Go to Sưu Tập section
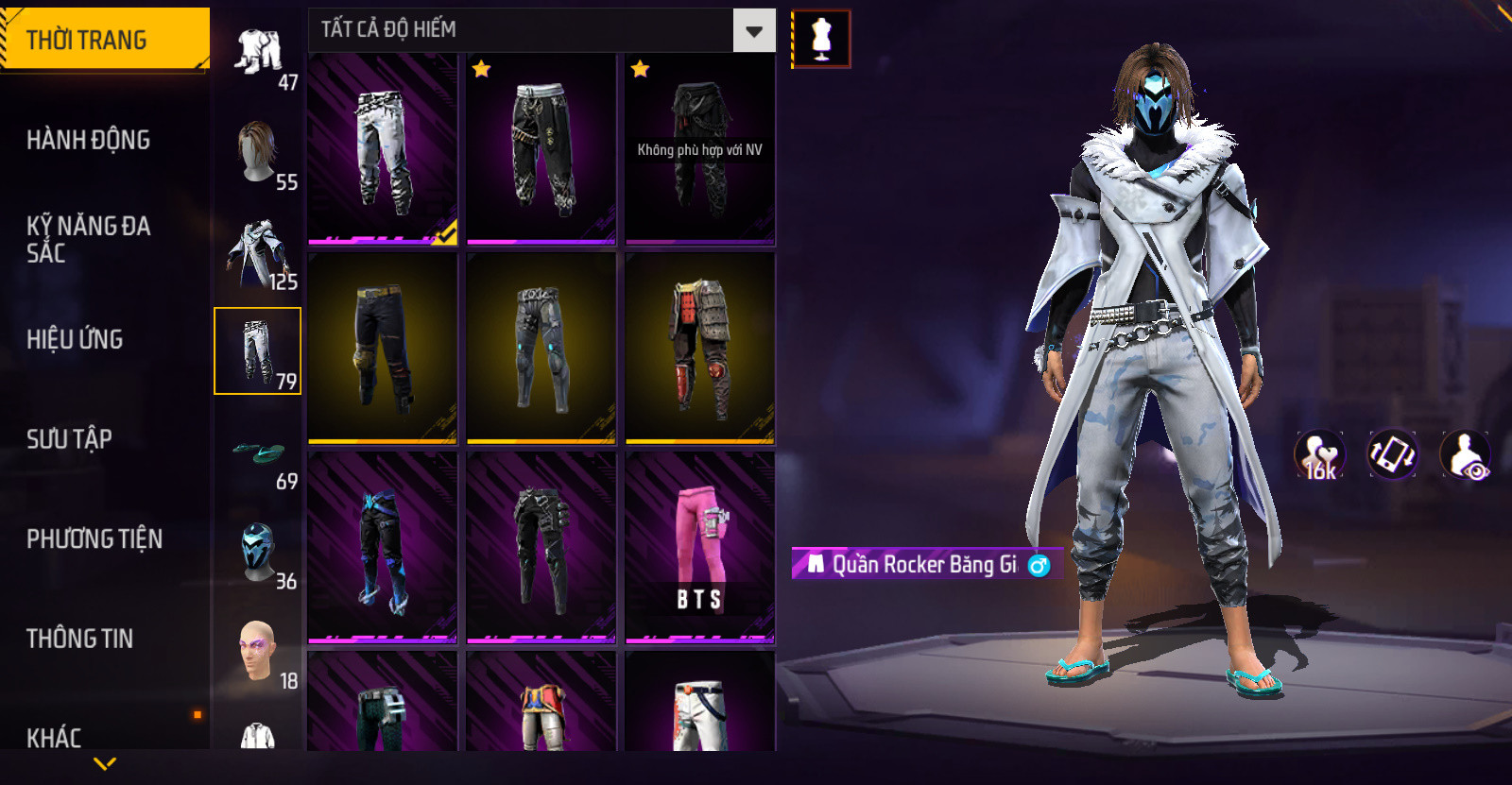Viewport: 1512px width, 785px height. coord(70,438)
